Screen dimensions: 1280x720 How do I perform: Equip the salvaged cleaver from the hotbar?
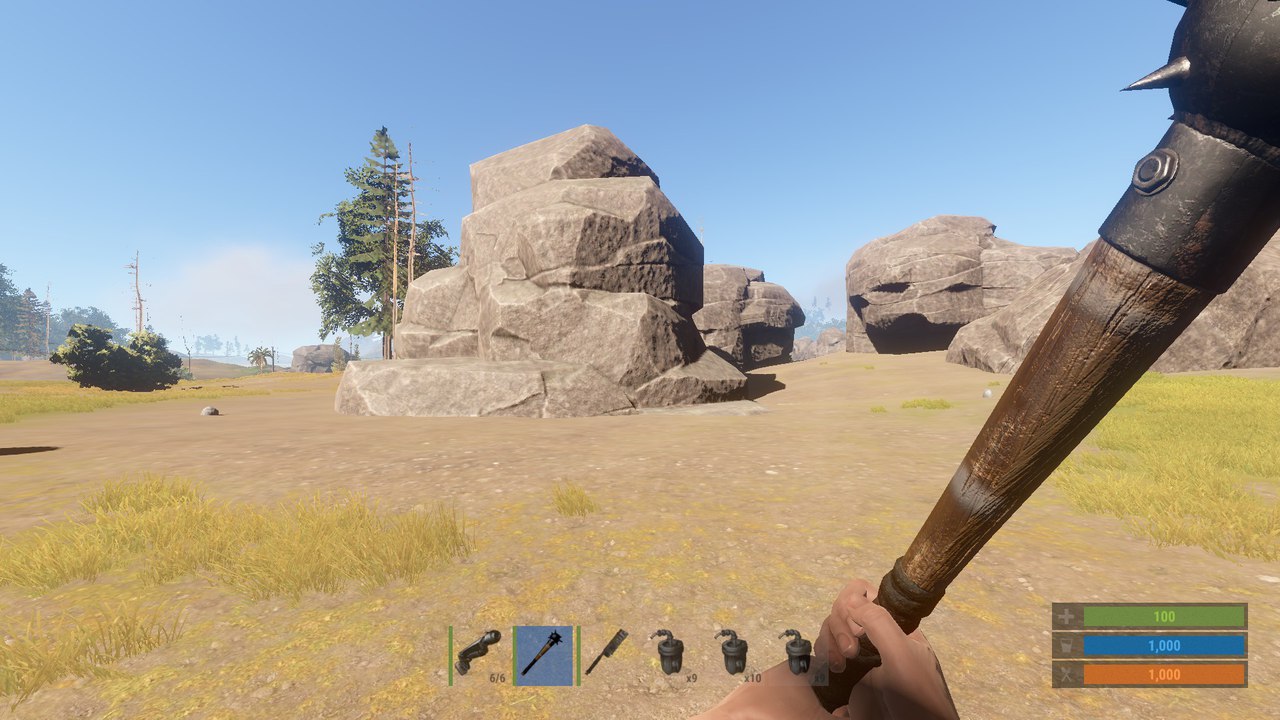[606, 655]
